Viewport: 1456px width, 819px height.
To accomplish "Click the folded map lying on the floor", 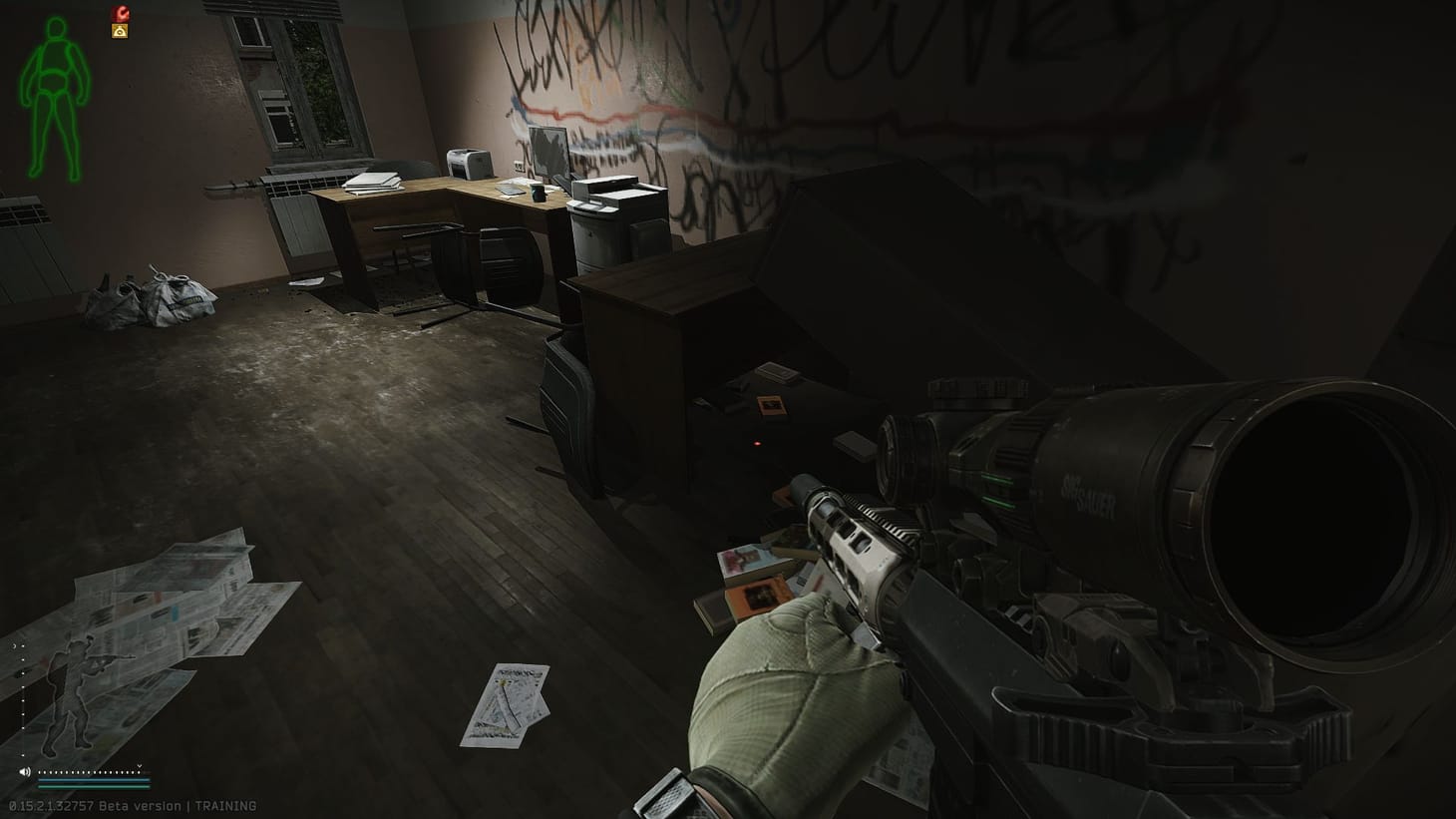I will point(513,698).
